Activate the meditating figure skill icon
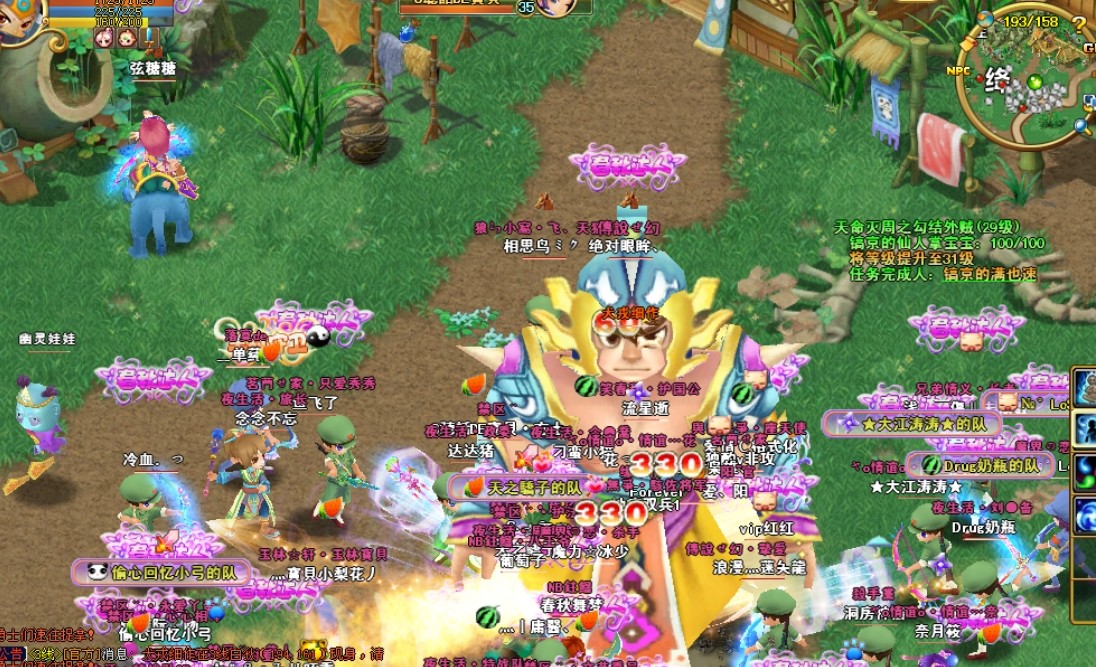The width and height of the screenshot is (1096, 667). click(1084, 388)
